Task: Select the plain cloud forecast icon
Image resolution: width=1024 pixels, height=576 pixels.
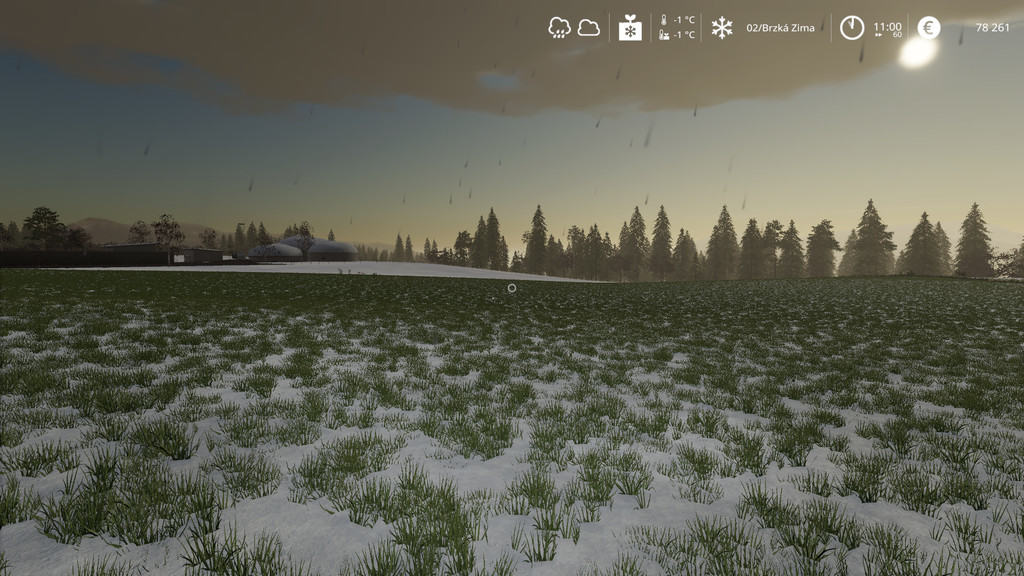Action: [x=589, y=28]
